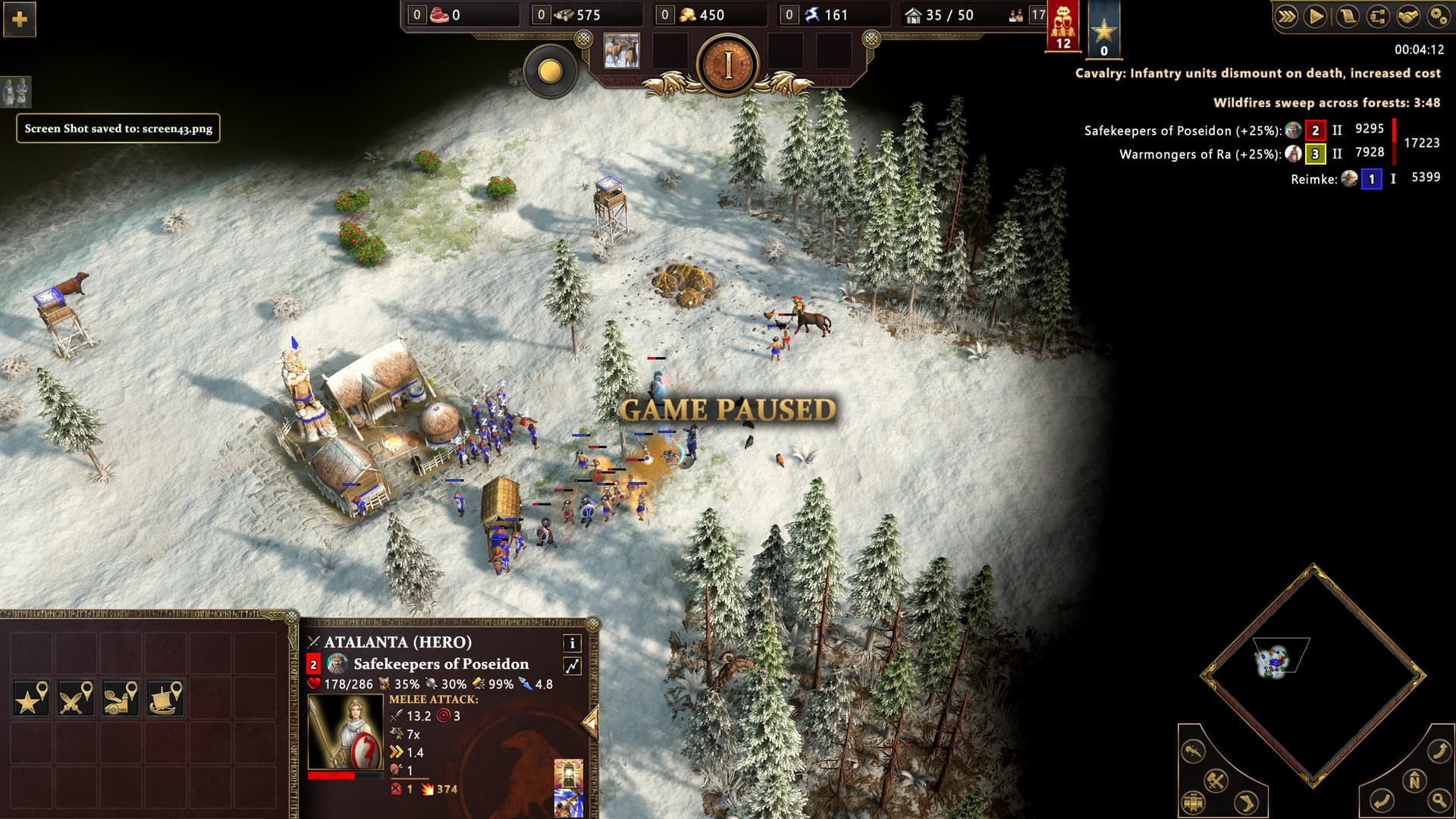Select the deer god power icon
Viewport: 1456px width, 819px height.
(x=621, y=52)
